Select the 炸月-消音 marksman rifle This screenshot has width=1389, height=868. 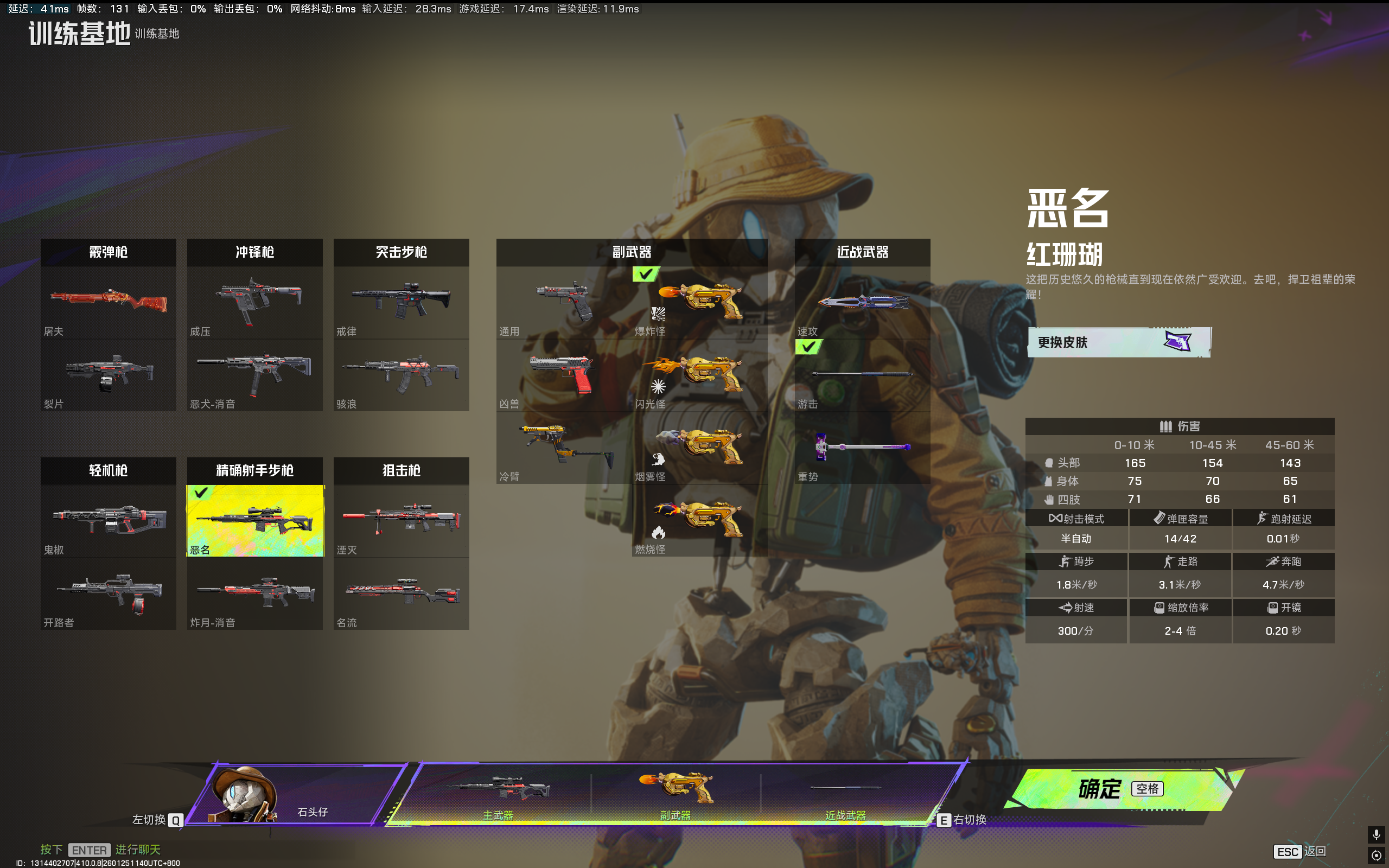pyautogui.click(x=255, y=593)
